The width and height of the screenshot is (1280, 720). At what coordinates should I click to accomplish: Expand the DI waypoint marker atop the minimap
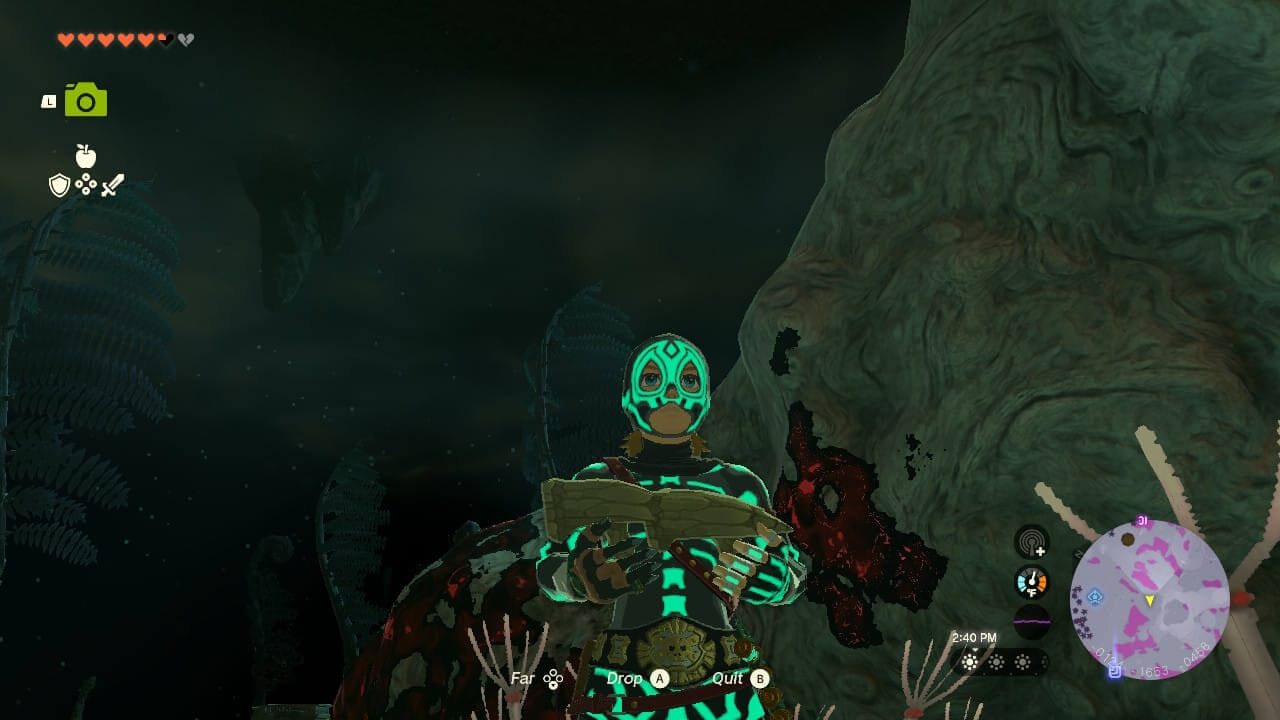pos(1142,518)
